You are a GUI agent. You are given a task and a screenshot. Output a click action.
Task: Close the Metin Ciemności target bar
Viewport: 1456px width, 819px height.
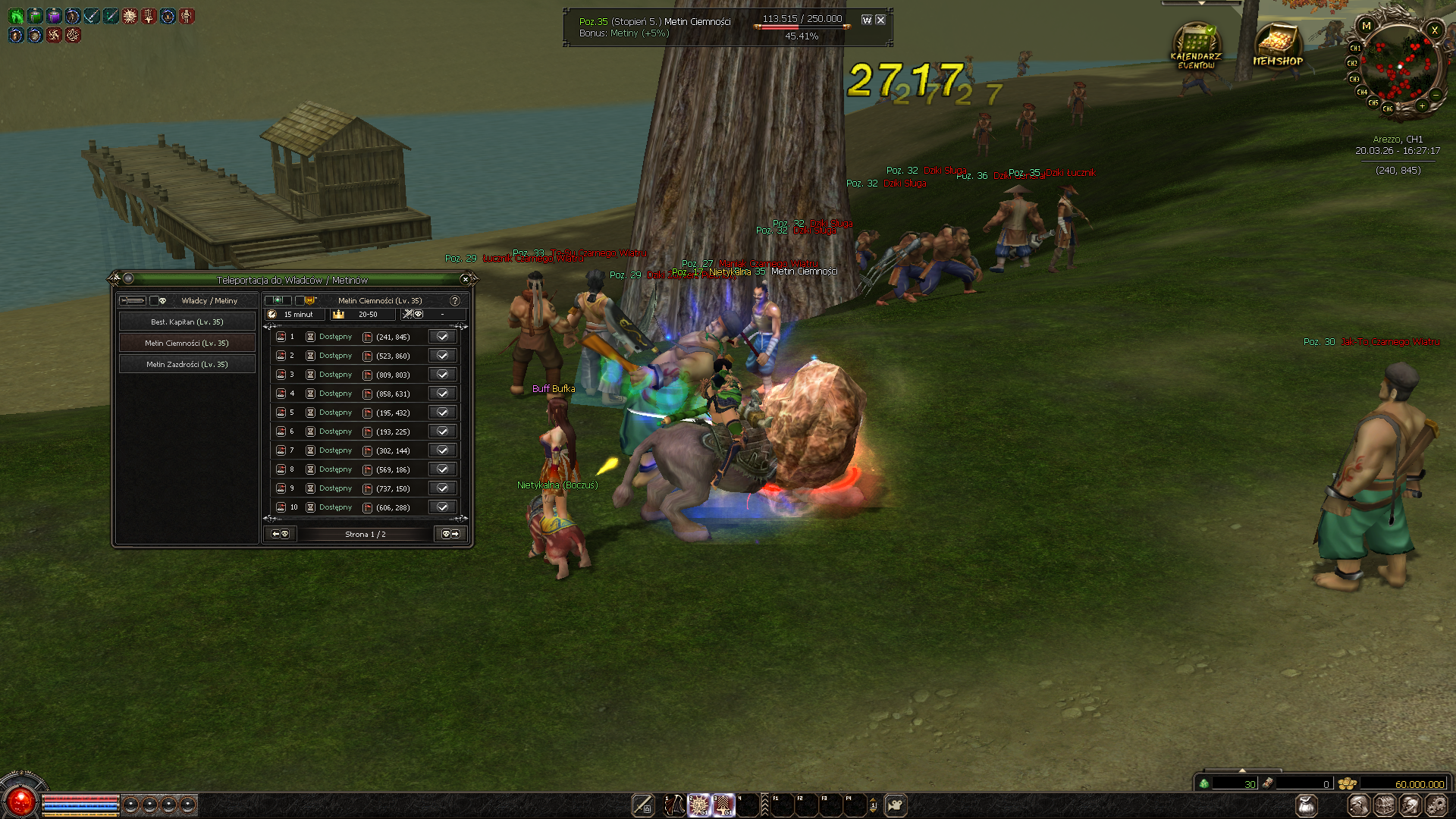pyautogui.click(x=880, y=20)
